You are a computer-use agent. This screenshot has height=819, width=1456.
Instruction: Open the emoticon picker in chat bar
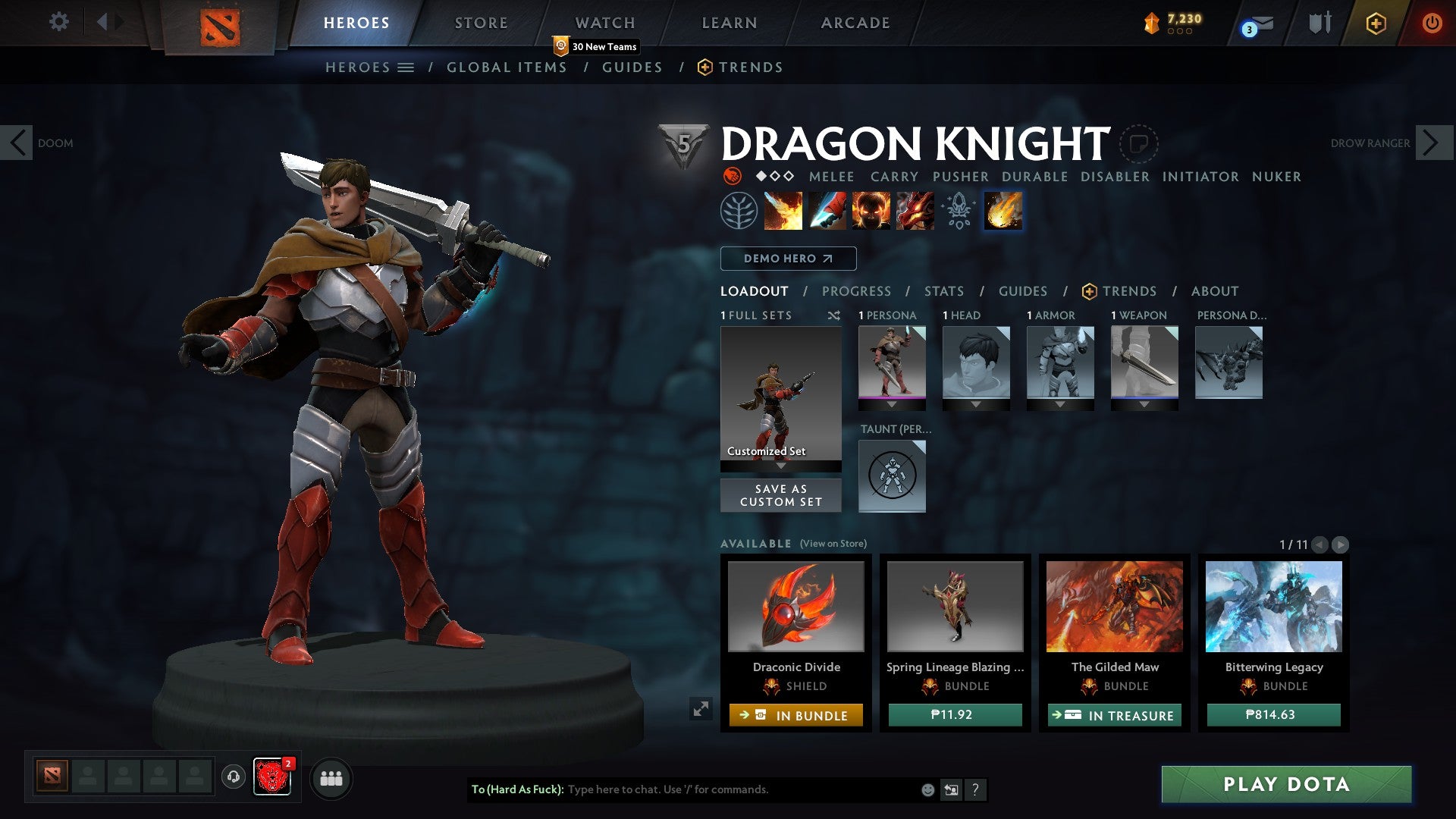pyautogui.click(x=927, y=789)
